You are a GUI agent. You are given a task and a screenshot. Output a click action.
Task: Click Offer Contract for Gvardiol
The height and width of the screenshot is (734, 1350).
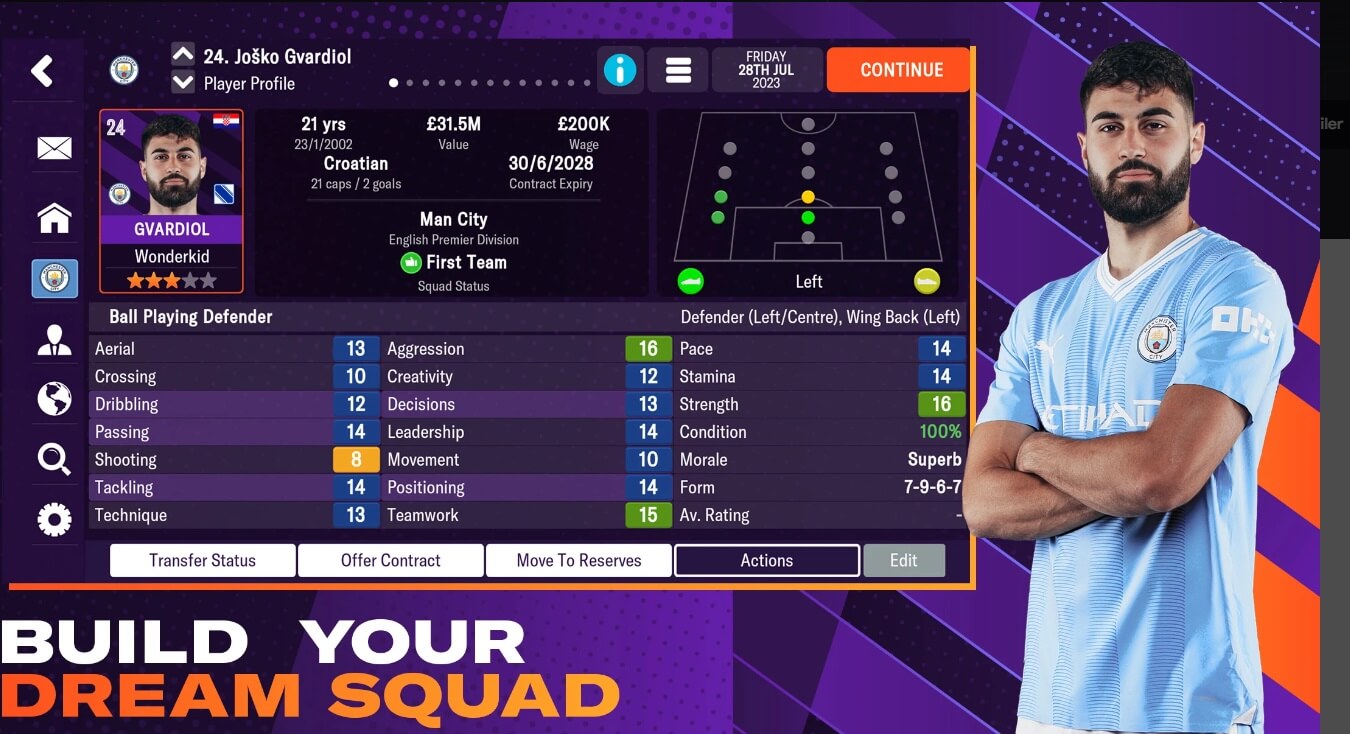coord(390,560)
